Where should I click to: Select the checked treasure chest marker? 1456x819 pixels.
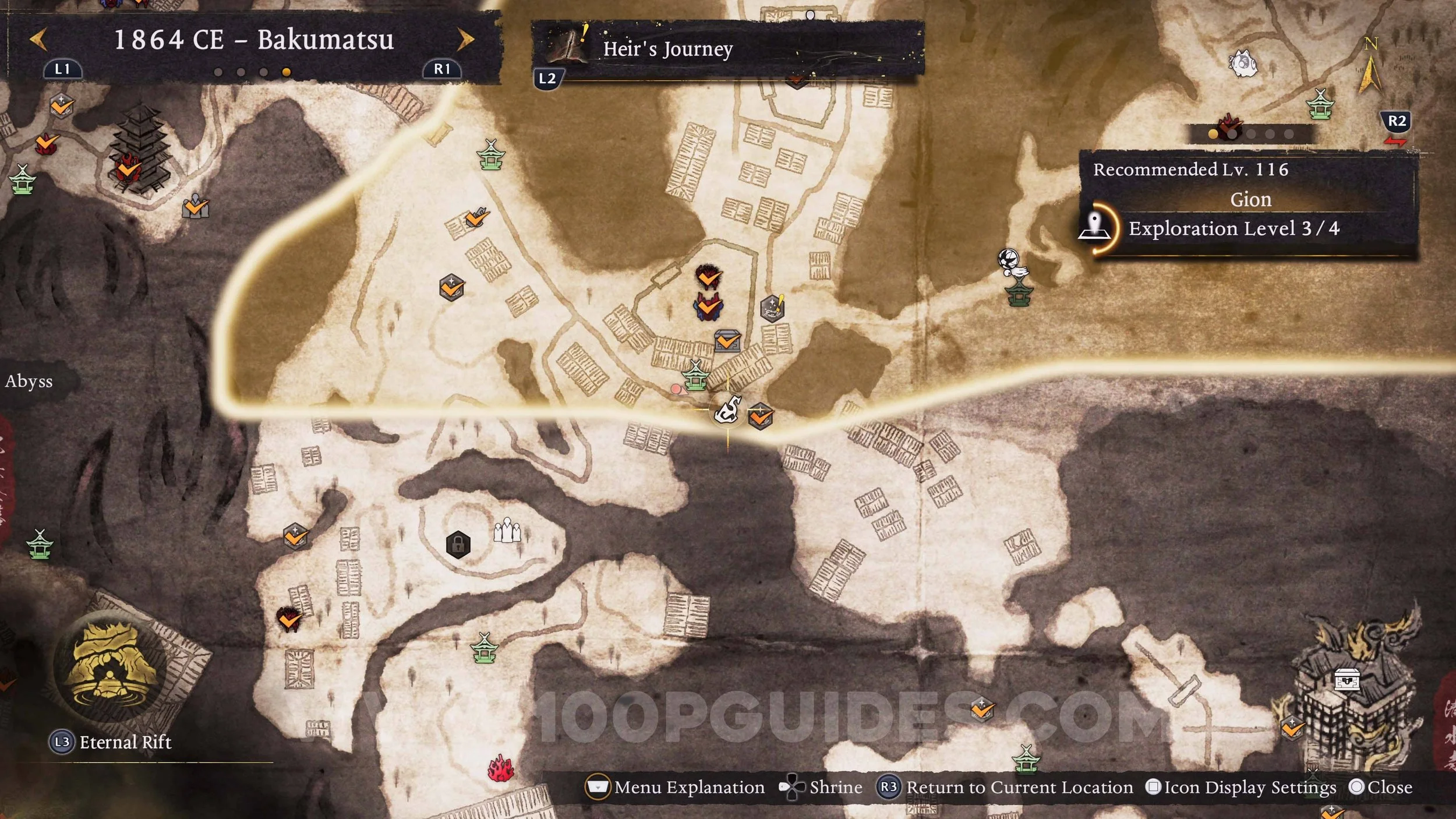[x=727, y=341]
